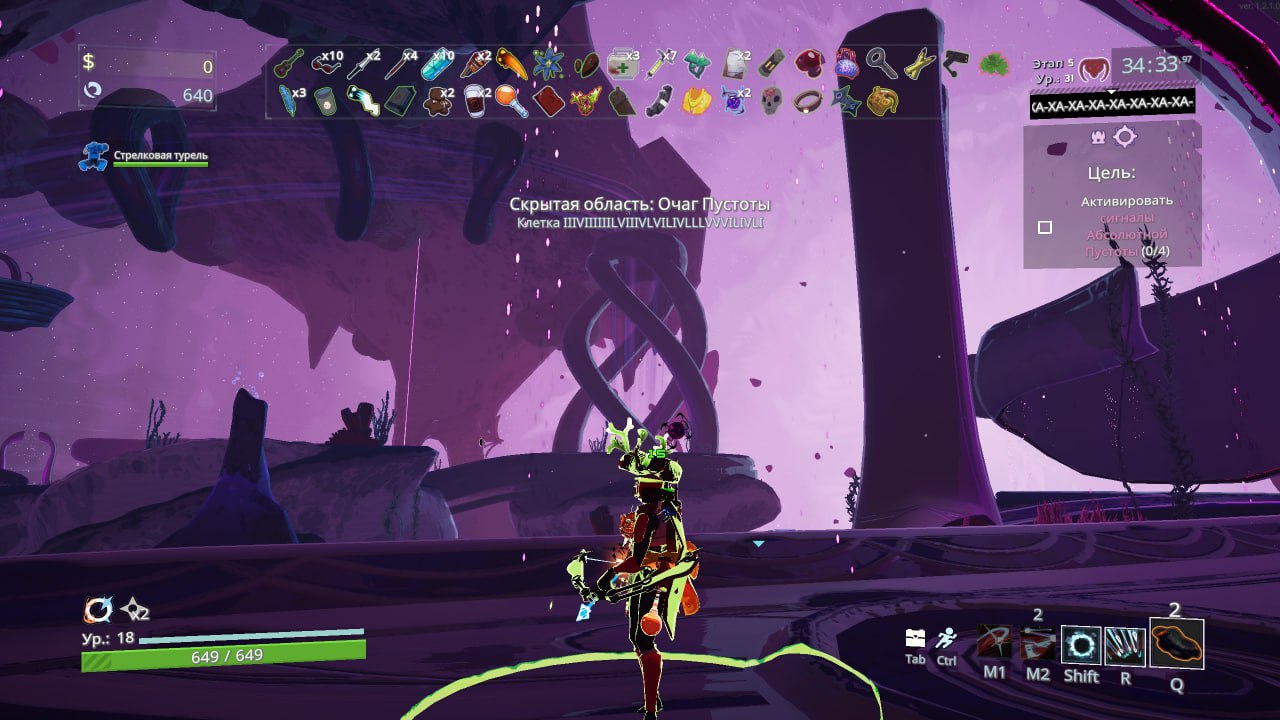Tick the Void signals objective checkbox
Screen dimensions: 1280x720
(1045, 227)
